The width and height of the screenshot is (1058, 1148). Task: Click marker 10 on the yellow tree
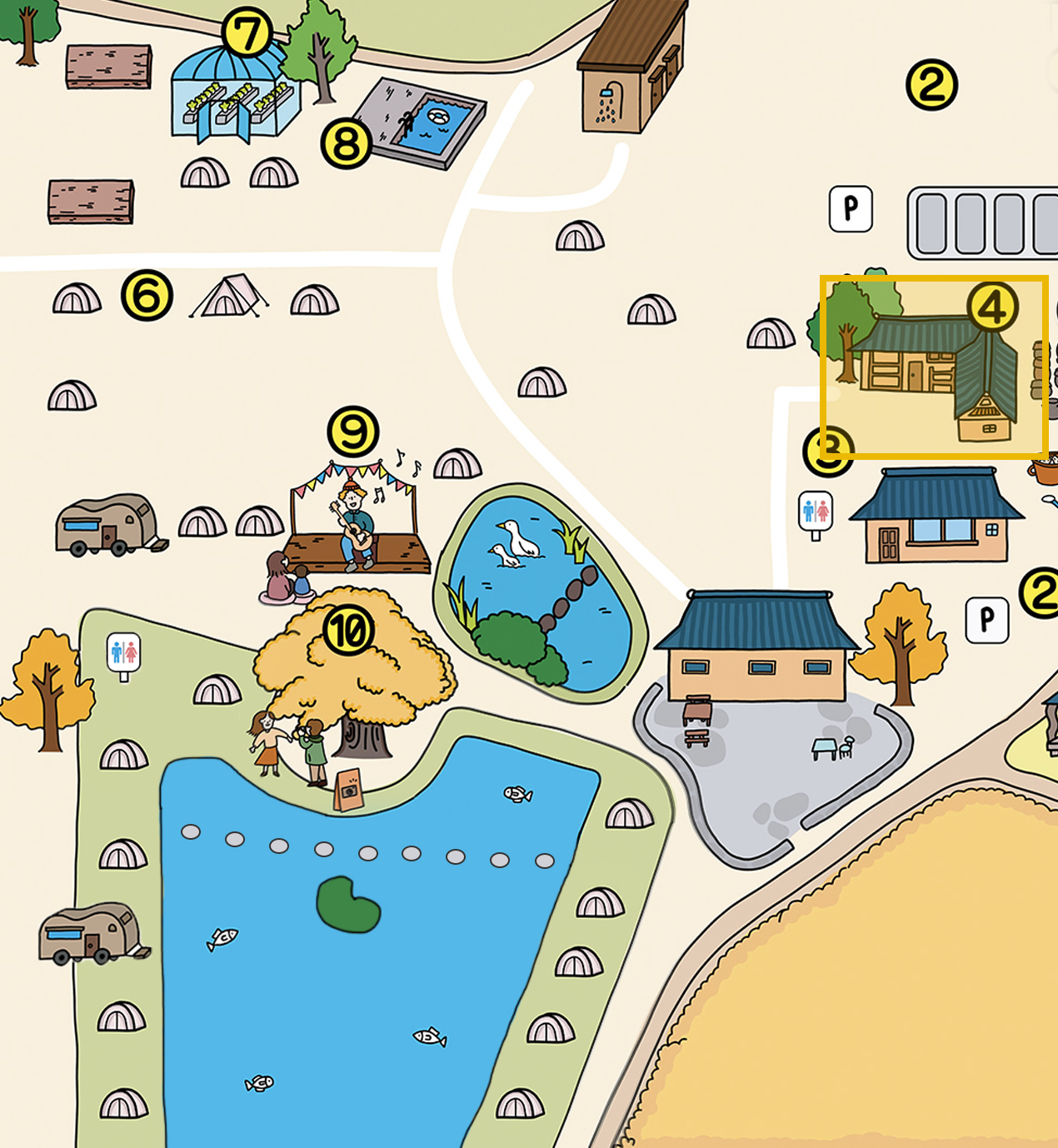coord(348,630)
